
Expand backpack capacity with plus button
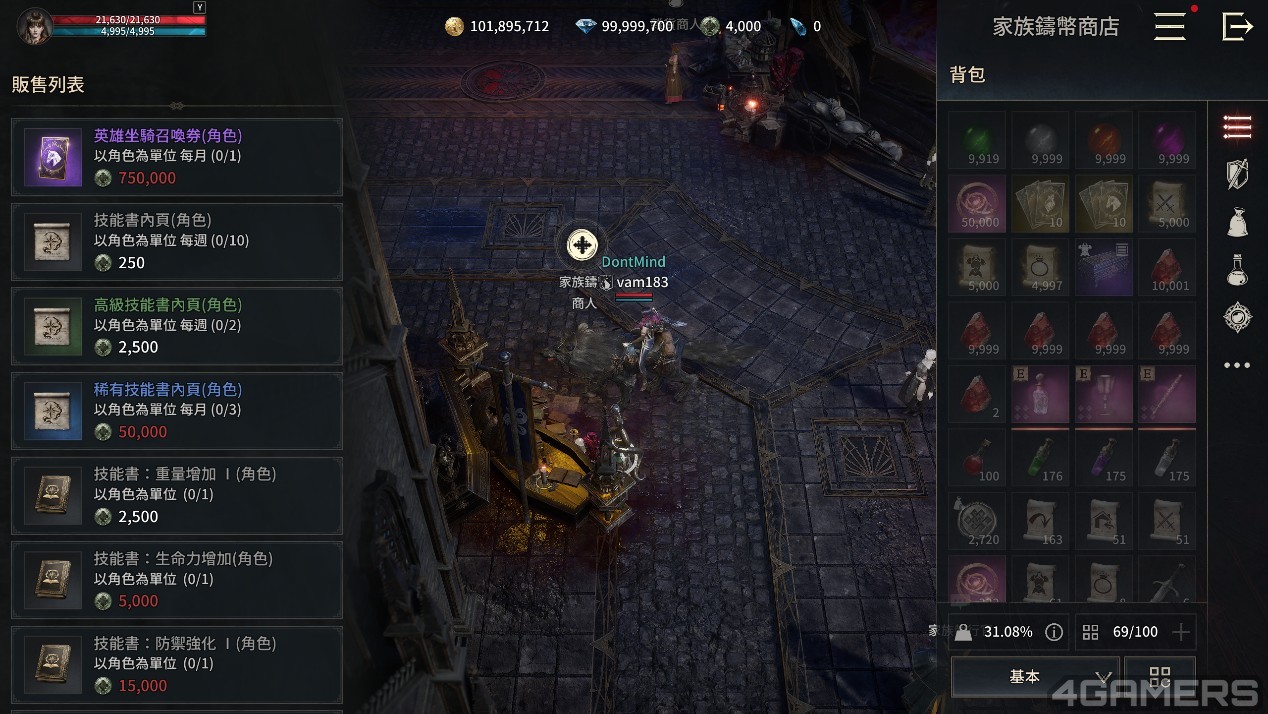tap(1181, 632)
